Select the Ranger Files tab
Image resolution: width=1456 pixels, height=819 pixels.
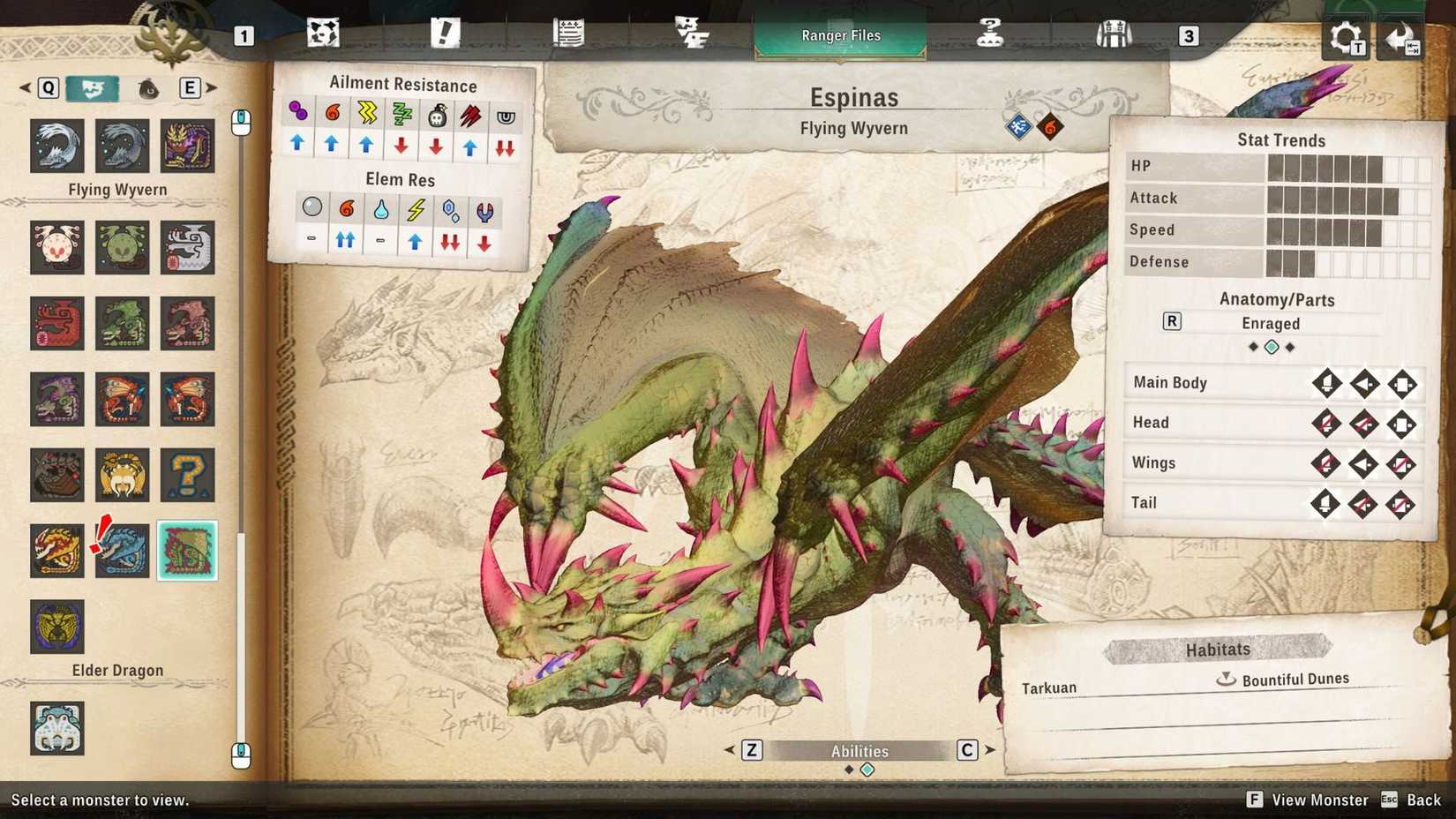point(839,35)
